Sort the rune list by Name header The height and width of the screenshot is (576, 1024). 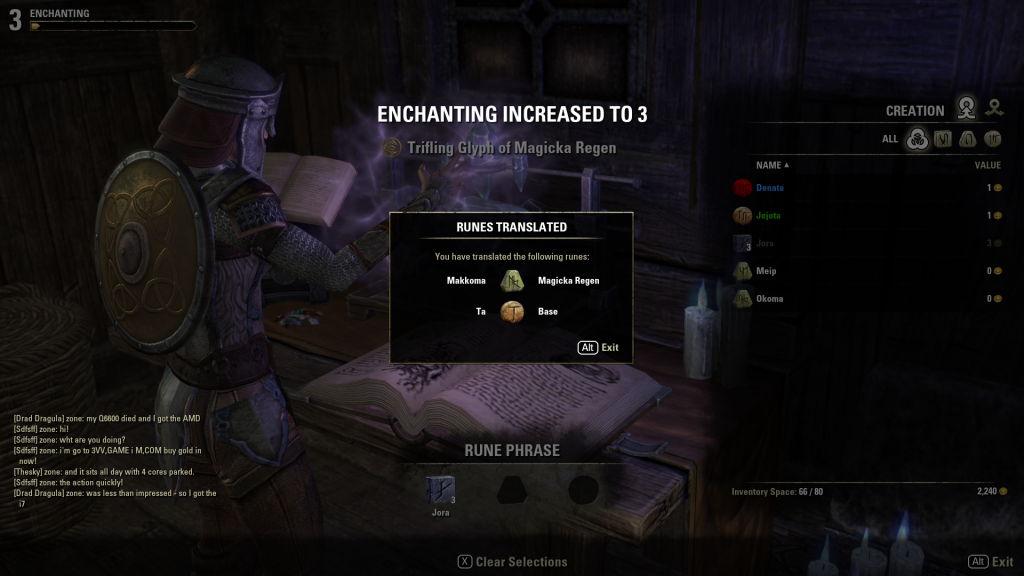(x=772, y=165)
